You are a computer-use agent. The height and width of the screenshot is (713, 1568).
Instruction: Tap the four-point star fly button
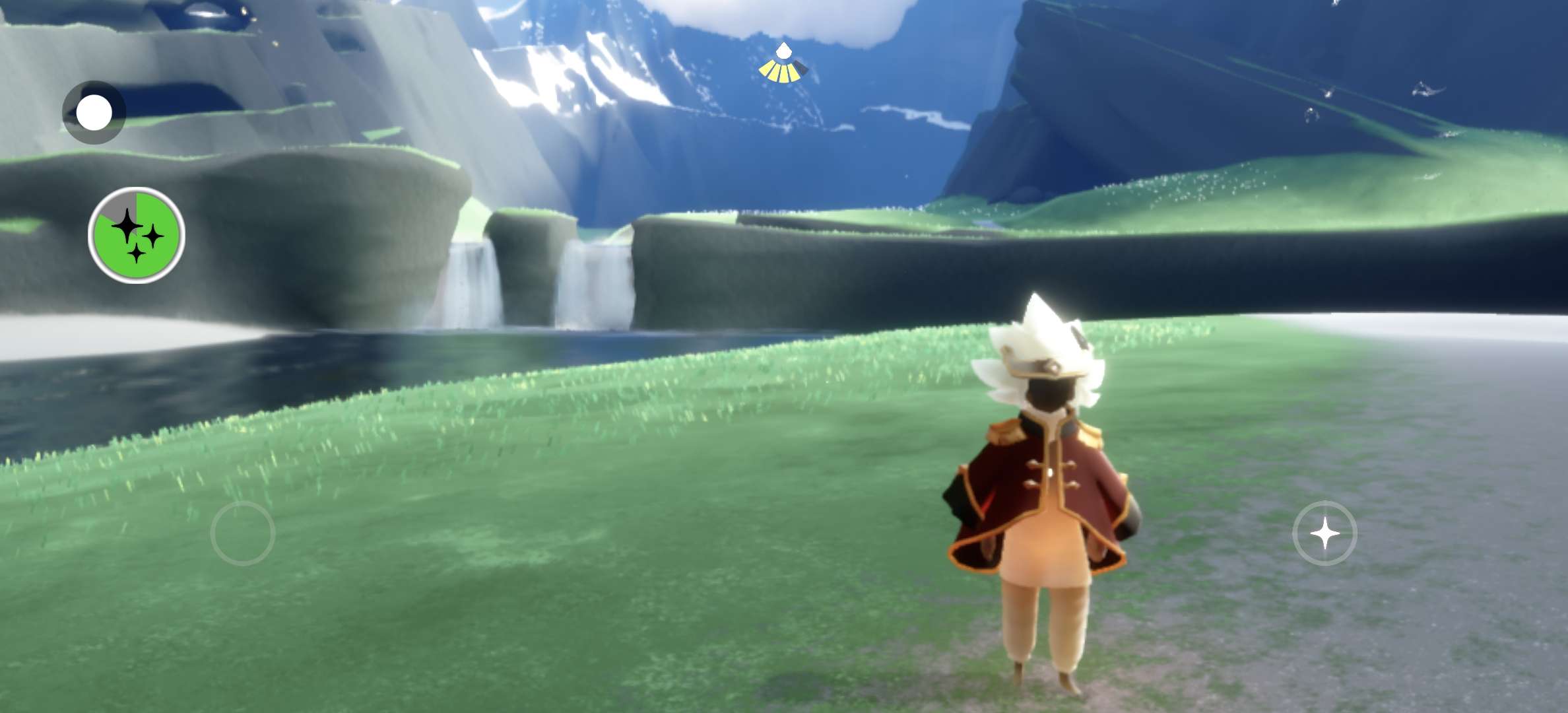click(1324, 533)
